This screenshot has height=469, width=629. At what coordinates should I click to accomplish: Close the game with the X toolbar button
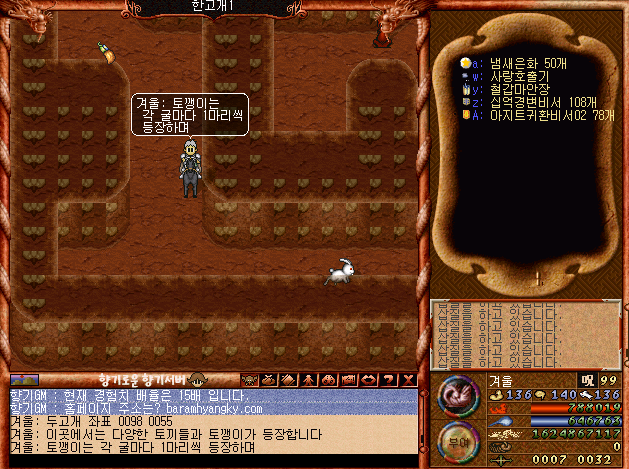407,380
